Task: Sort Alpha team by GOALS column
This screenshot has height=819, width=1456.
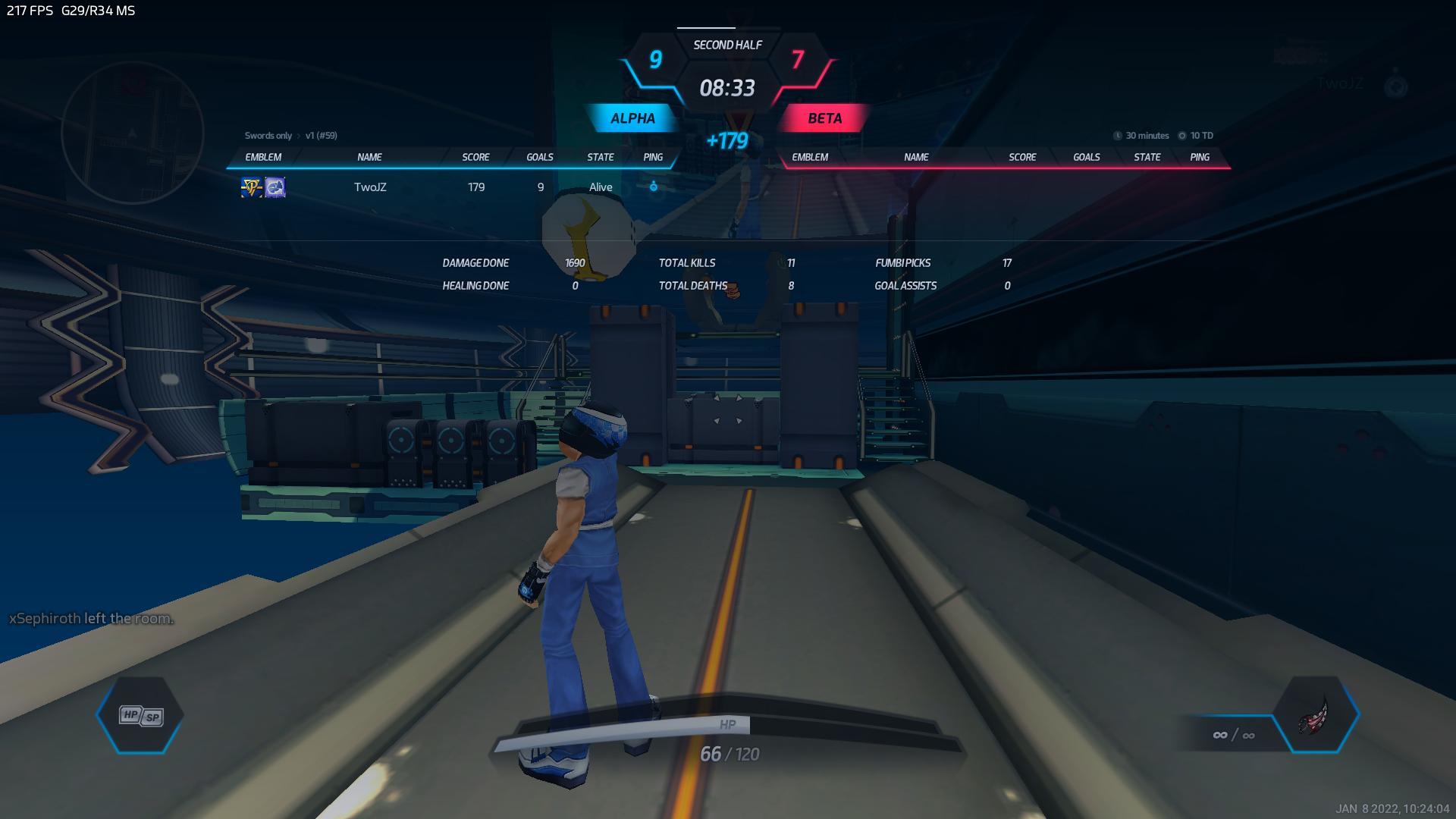Action: tap(540, 157)
